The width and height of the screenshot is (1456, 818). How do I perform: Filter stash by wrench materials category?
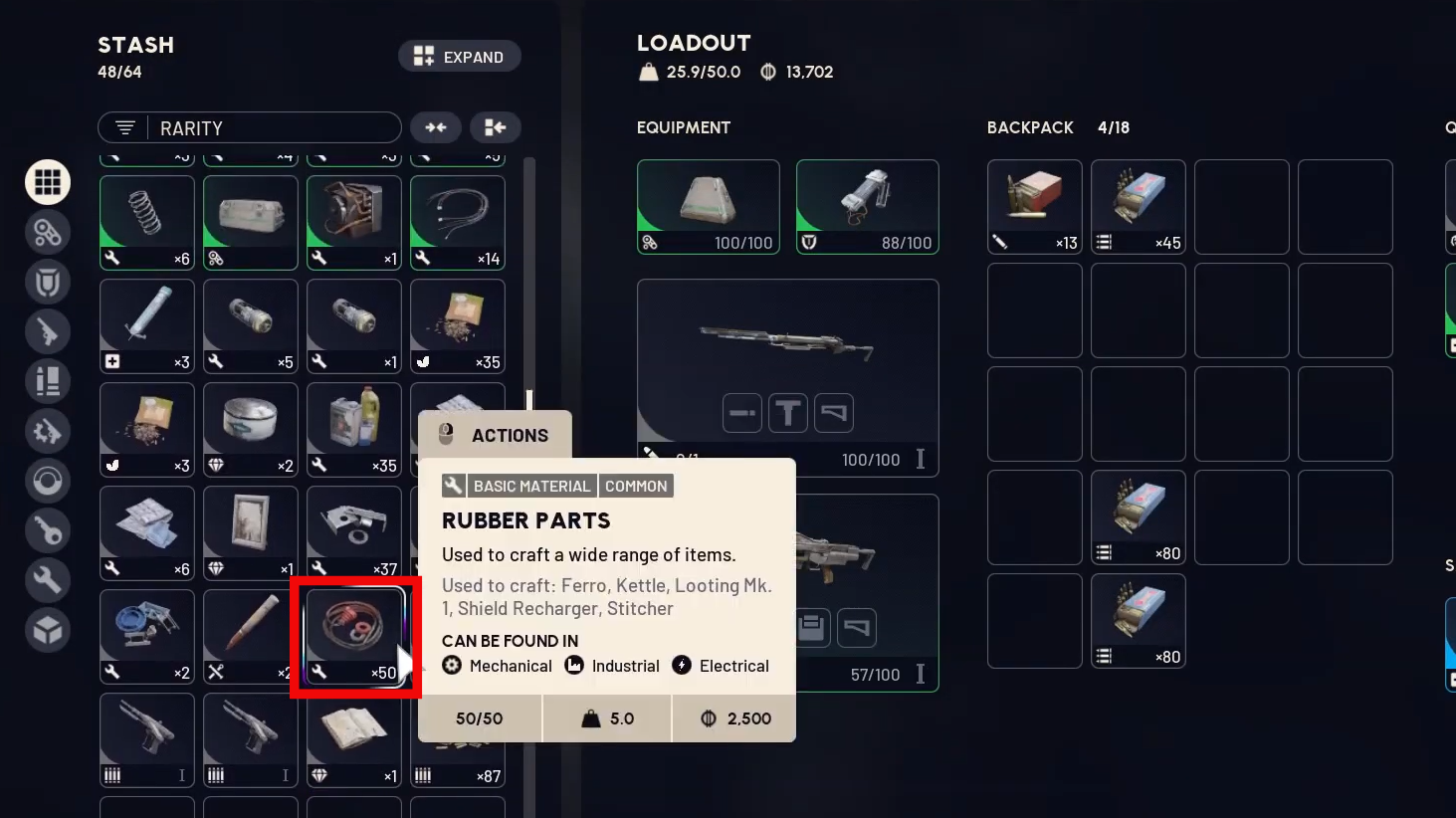[x=48, y=580]
